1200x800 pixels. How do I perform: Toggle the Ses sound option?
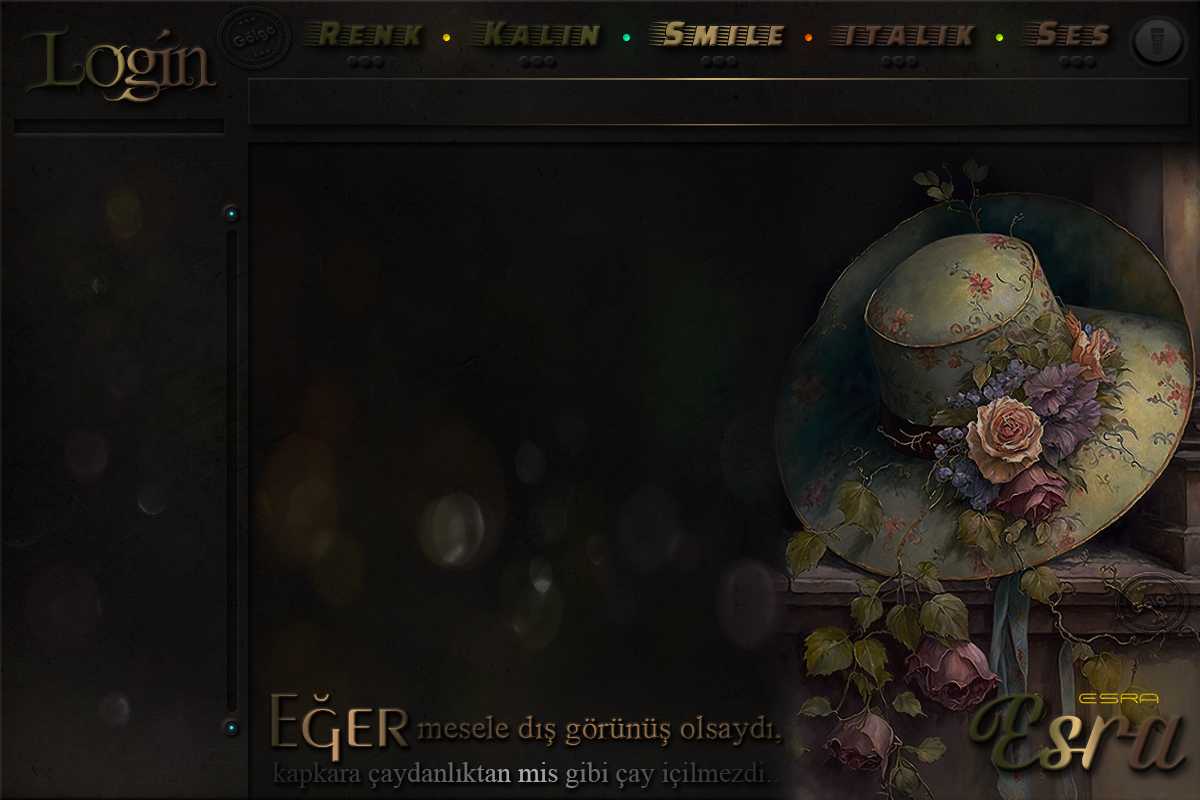click(1073, 36)
